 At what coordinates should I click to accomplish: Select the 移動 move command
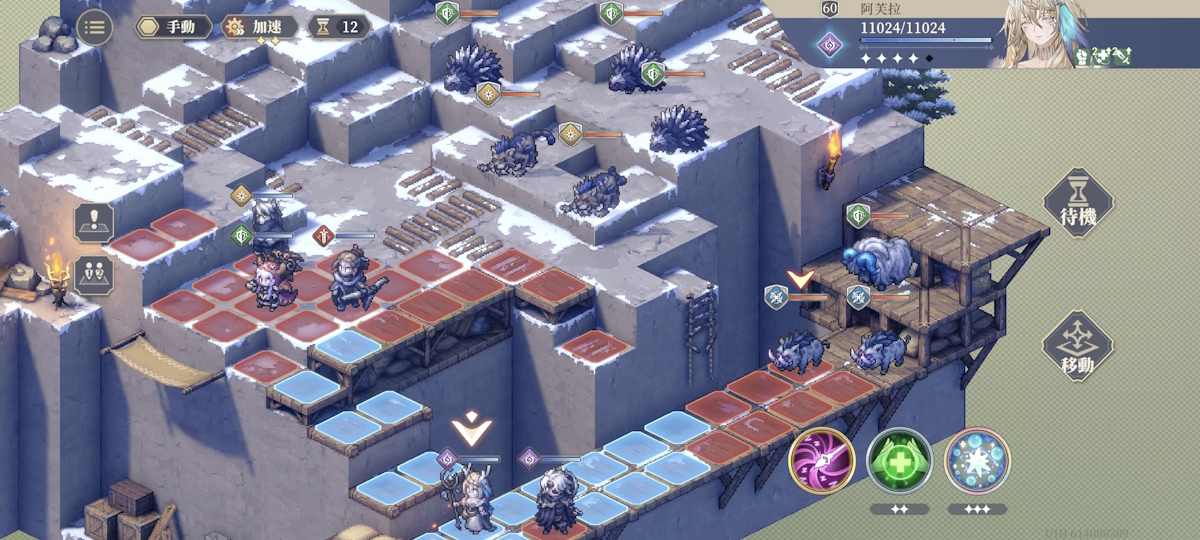[1078, 347]
